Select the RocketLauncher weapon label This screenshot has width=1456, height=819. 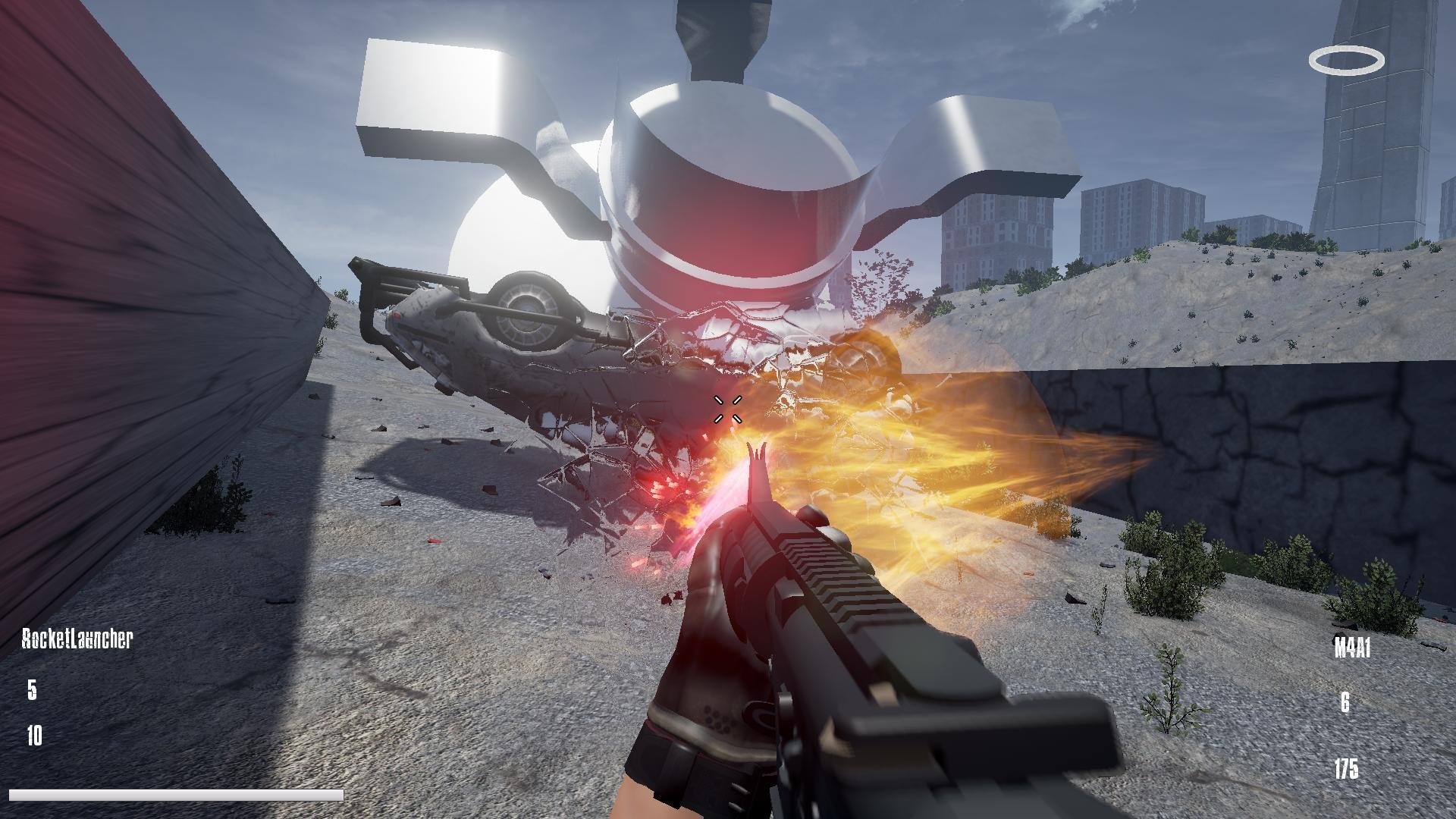point(77,639)
